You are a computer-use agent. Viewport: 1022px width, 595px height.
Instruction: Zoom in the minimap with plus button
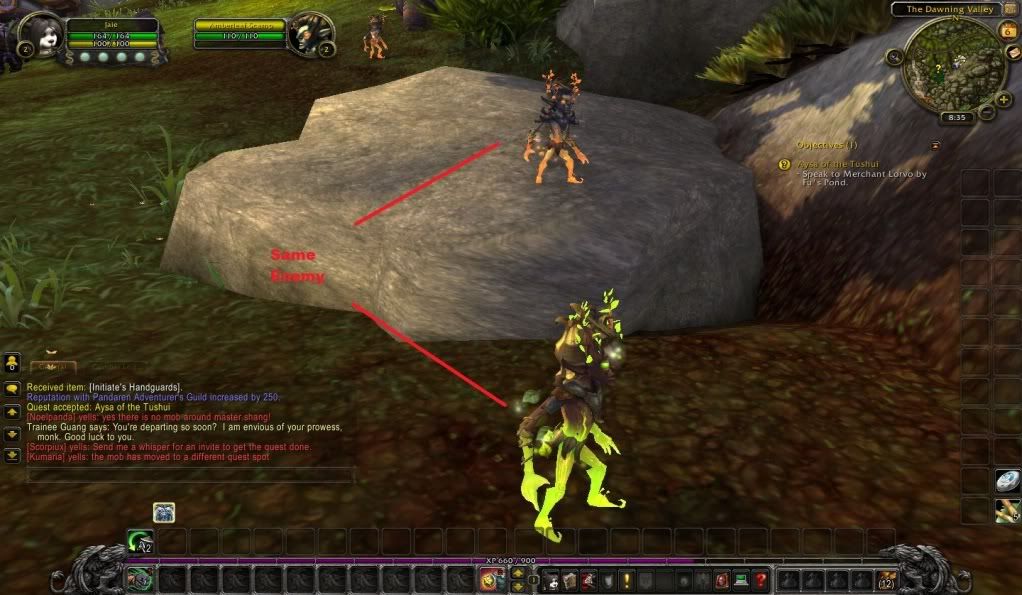[1003, 98]
